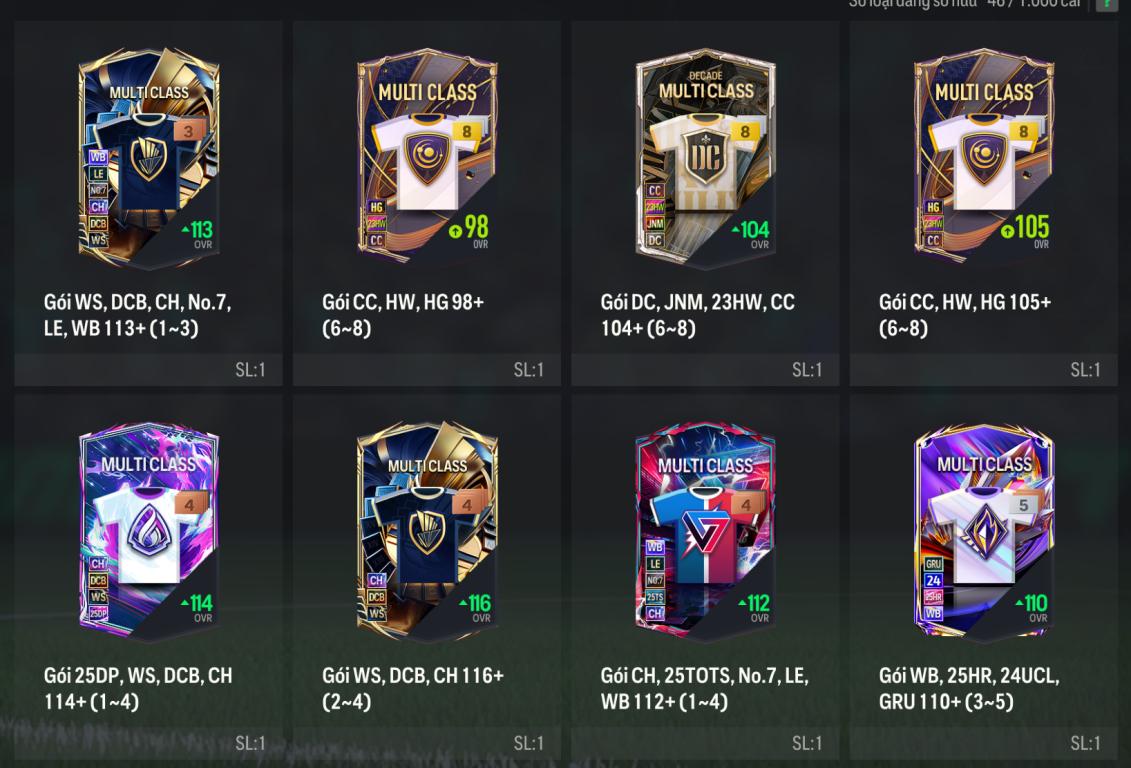Open the WB, 25HR, 24UCL, GRU 110+ pack
The image size is (1131, 768).
[x=984, y=534]
